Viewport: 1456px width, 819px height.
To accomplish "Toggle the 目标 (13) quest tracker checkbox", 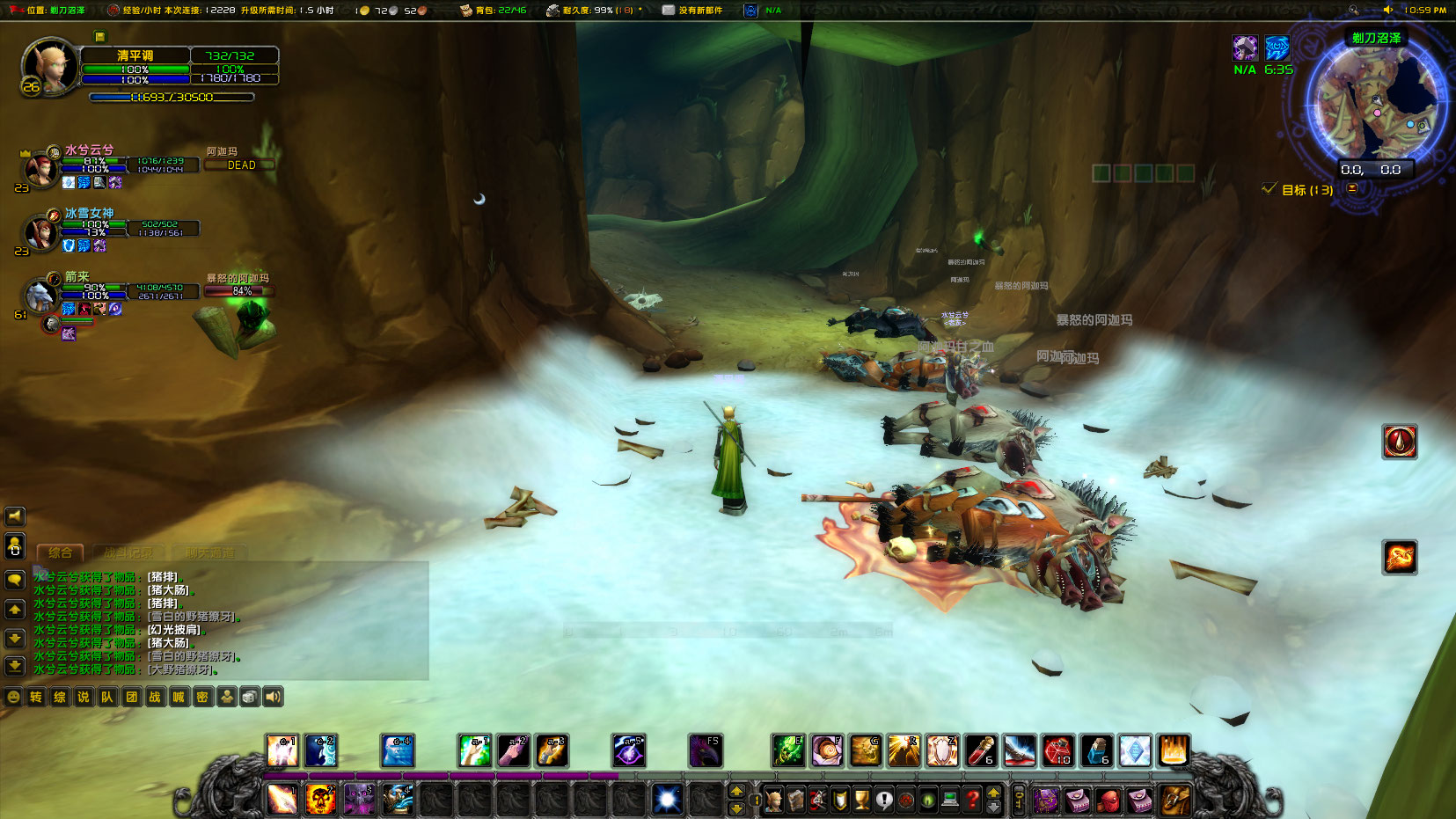I will tap(1268, 189).
